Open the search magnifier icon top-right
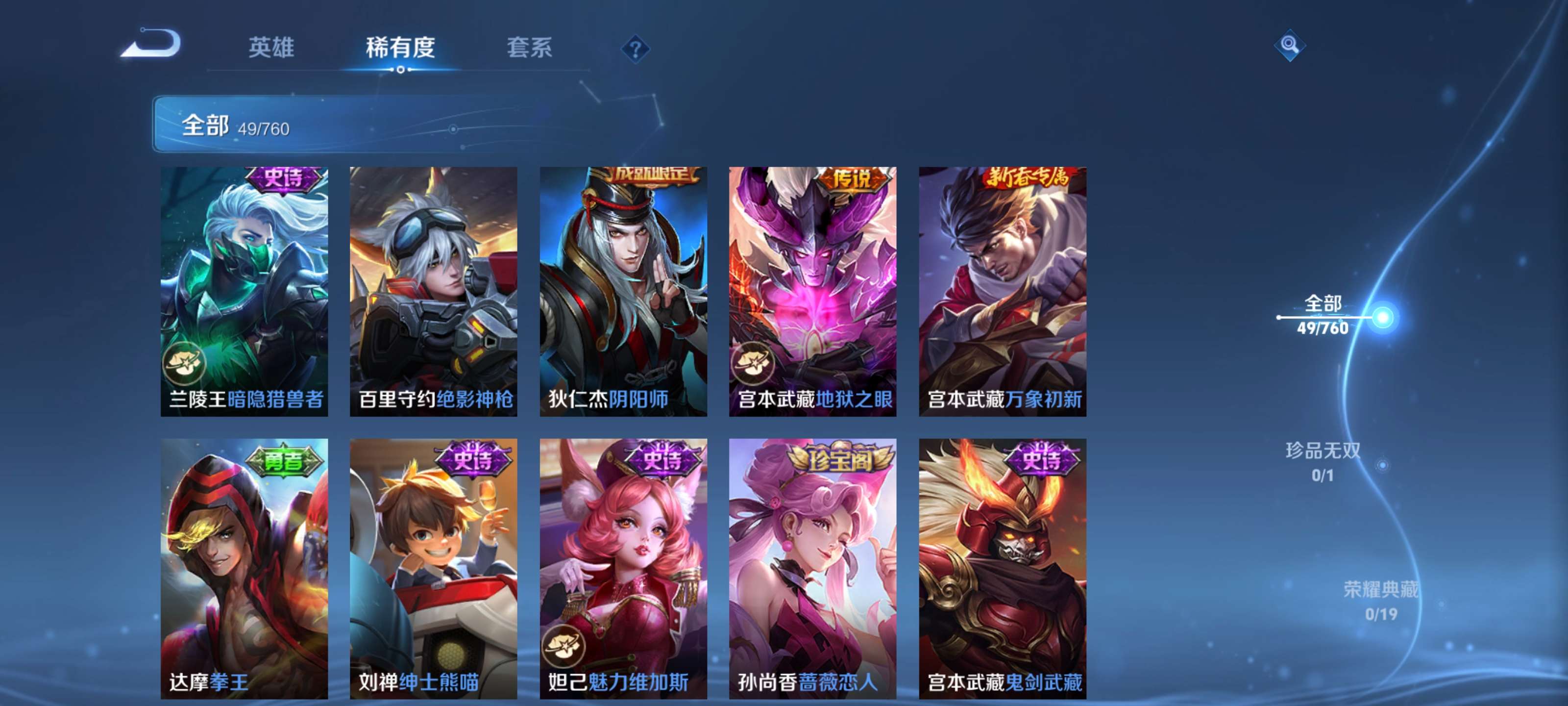Screen dimensions: 1568x706 click(x=1290, y=46)
